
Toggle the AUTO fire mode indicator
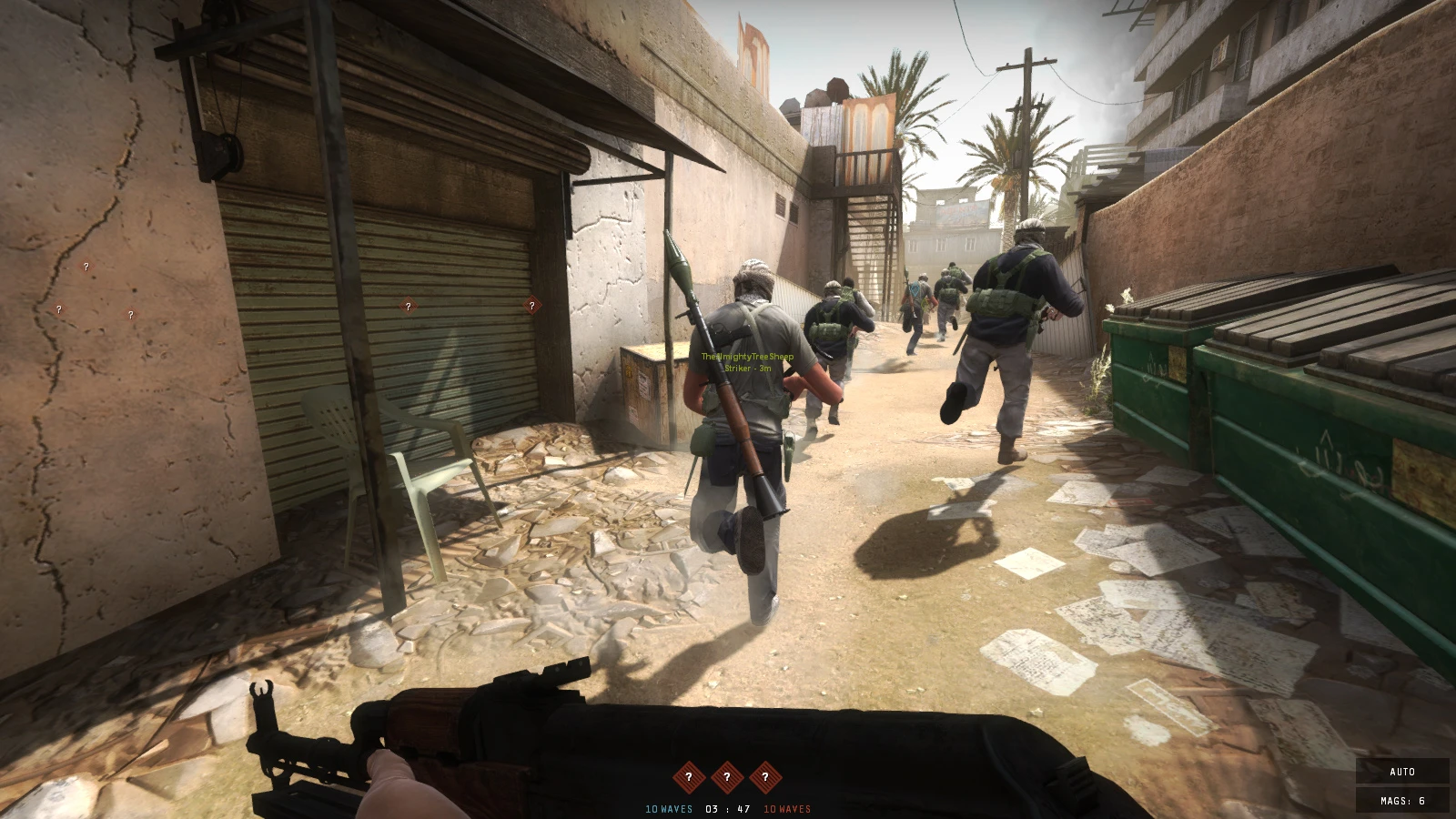pyautogui.click(x=1400, y=771)
